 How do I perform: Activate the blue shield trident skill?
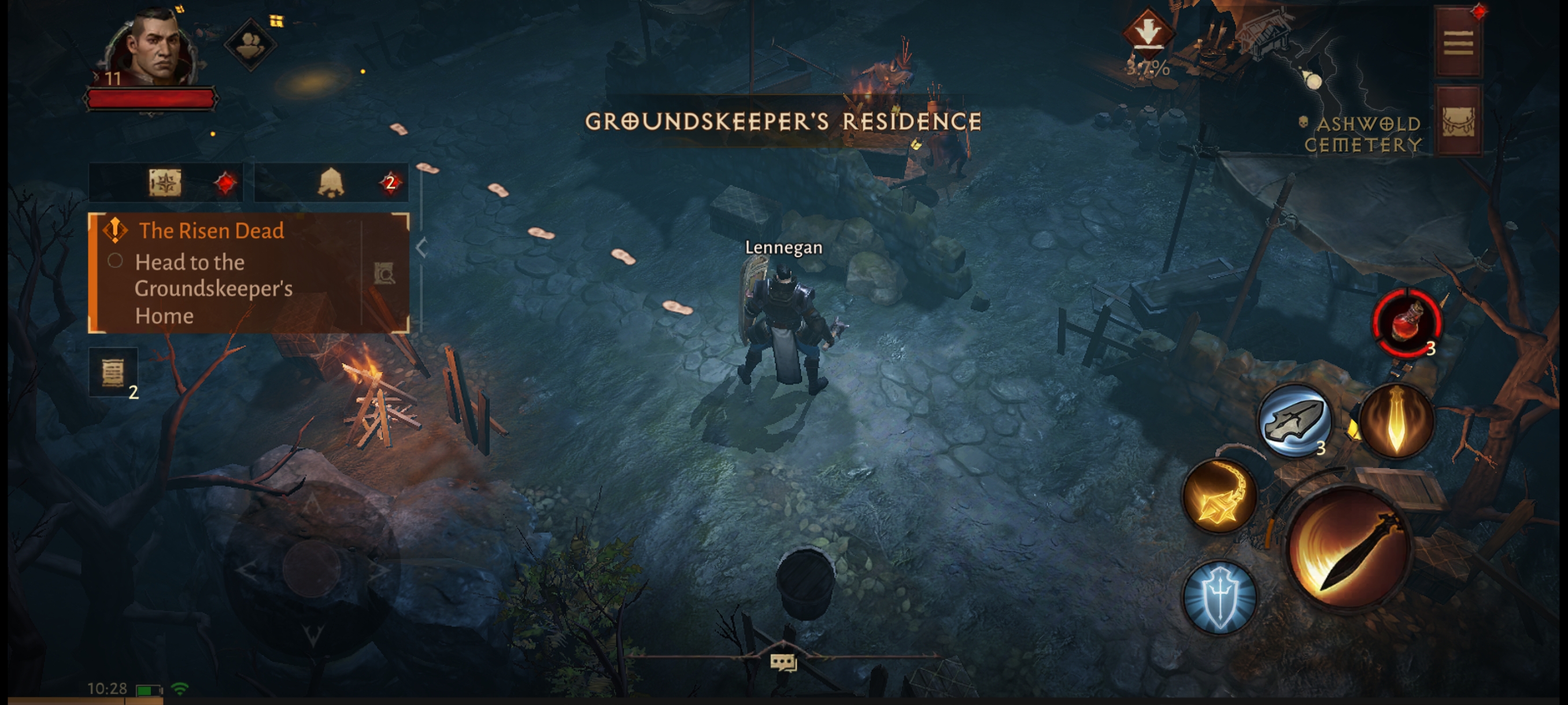click(1219, 598)
